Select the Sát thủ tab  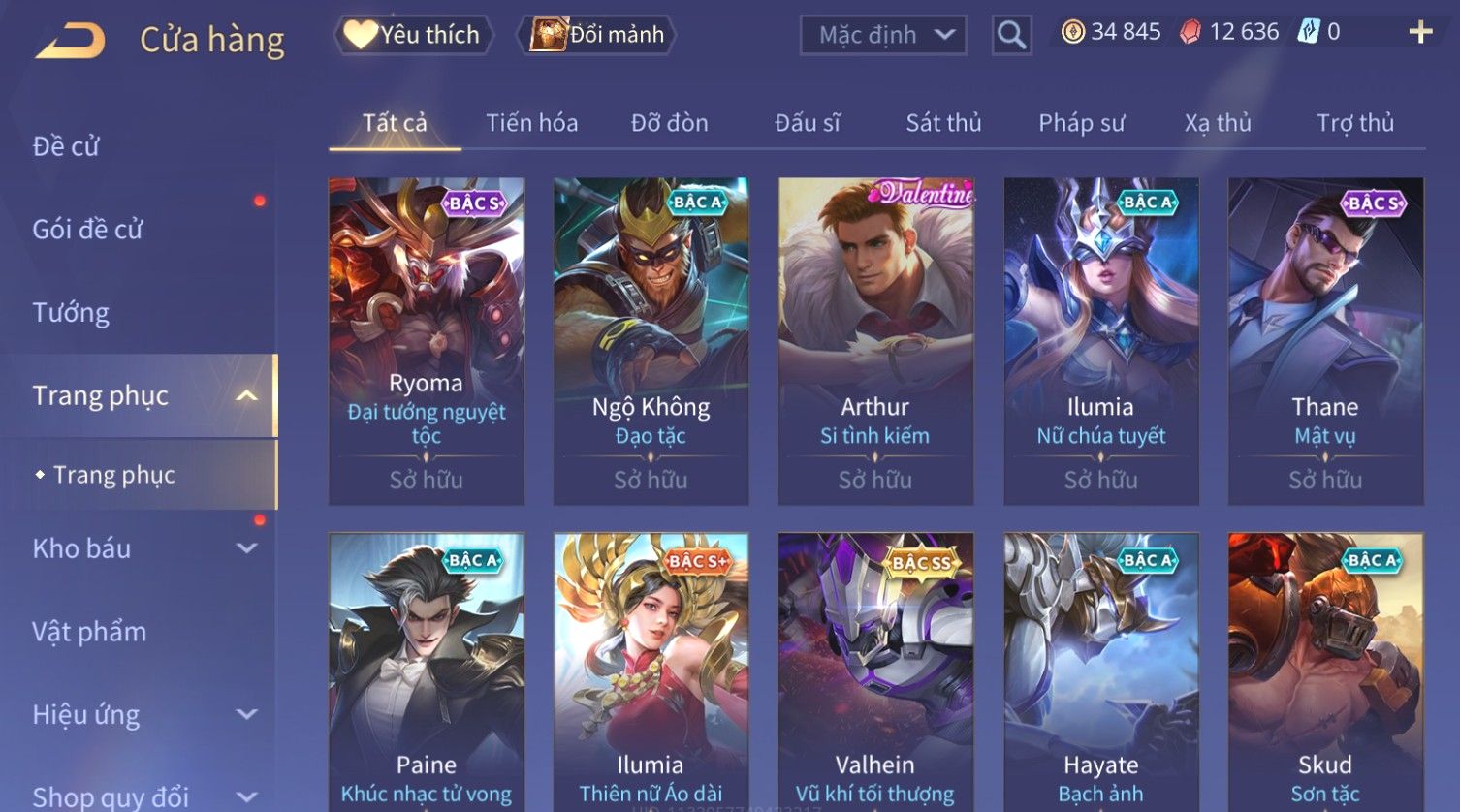click(x=943, y=123)
